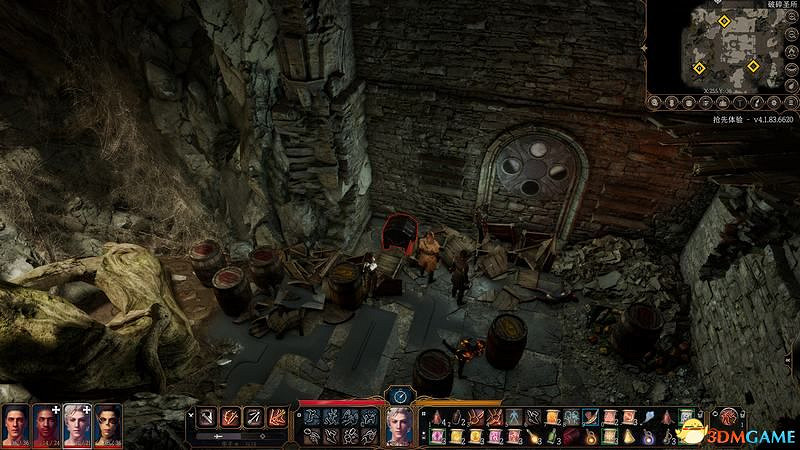Click the rightmost round menu button under the minimap
Image resolution: width=800 pixels, height=450 pixels.
pos(791,102)
